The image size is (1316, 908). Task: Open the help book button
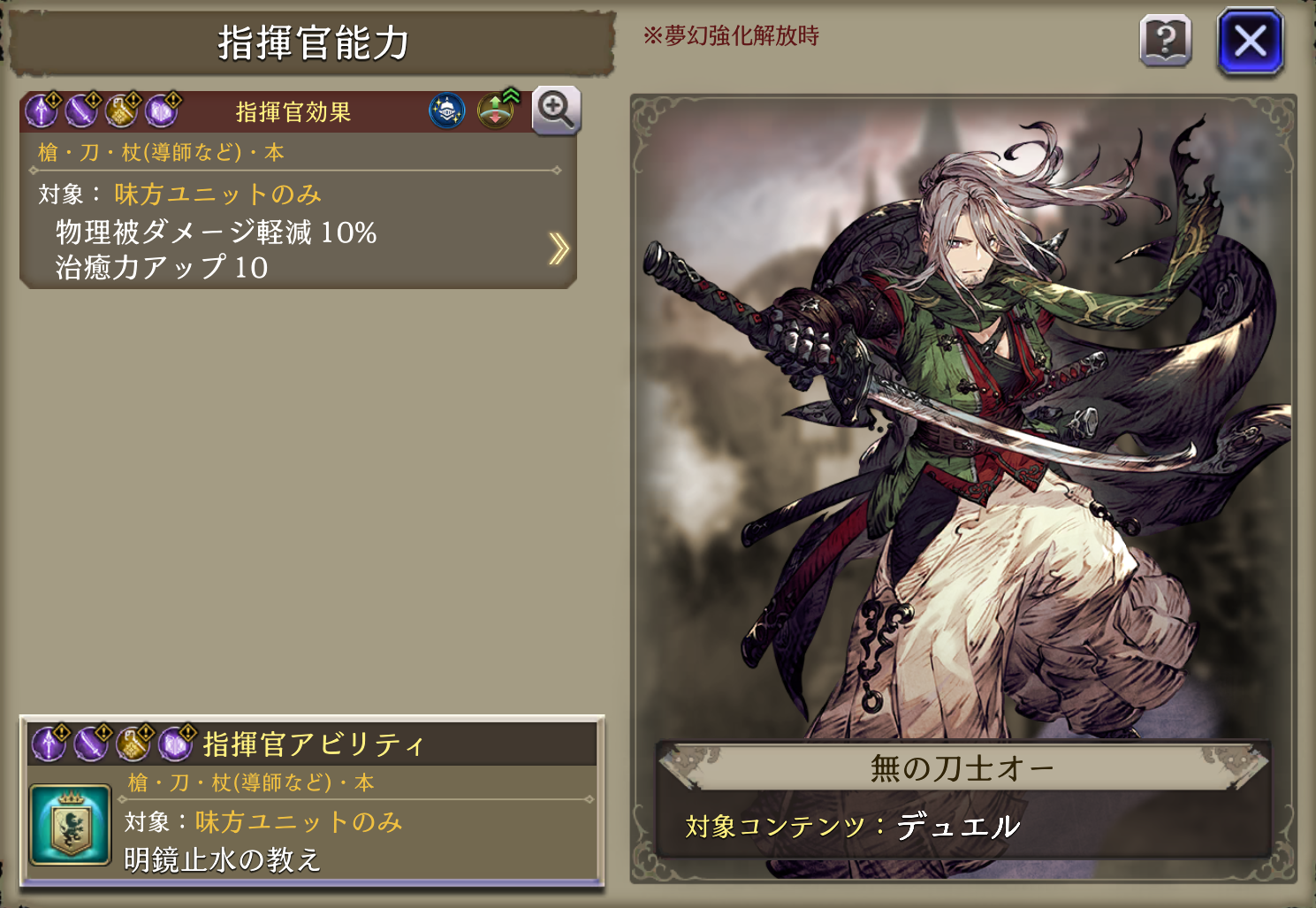point(1166,41)
